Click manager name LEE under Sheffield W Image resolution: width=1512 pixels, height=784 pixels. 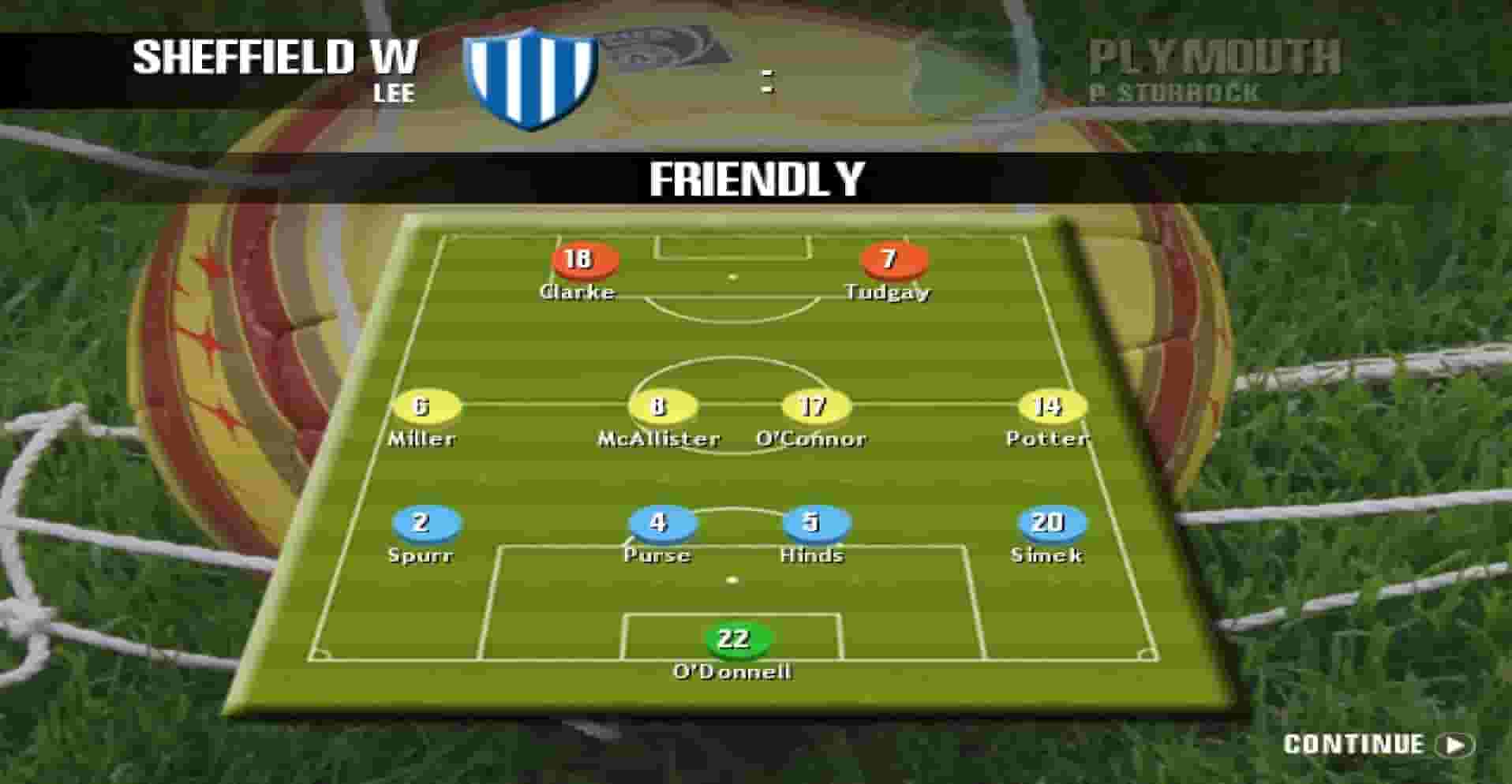393,95
